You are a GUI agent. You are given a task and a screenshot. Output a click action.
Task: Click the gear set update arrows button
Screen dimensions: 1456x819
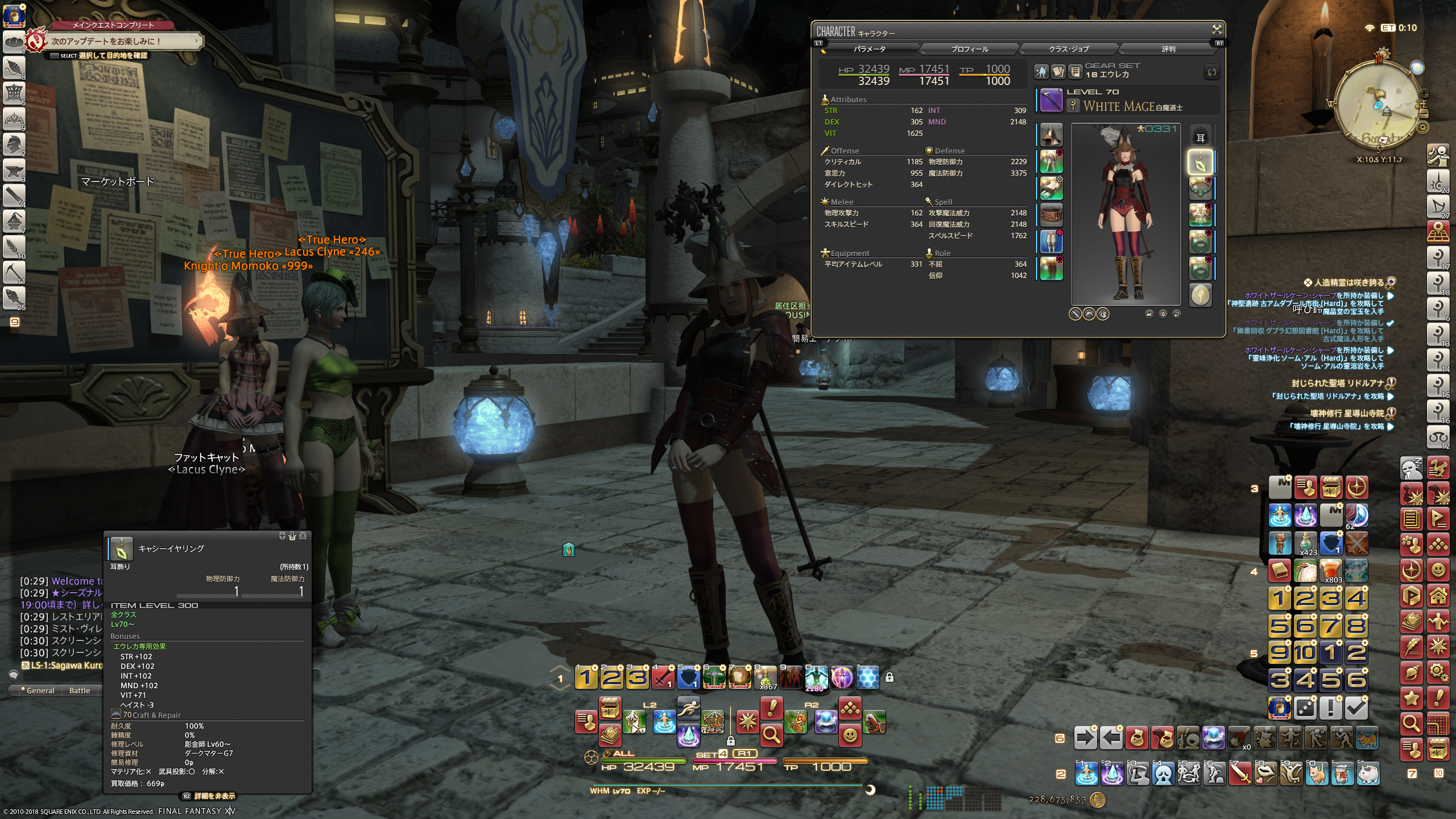(1212, 72)
